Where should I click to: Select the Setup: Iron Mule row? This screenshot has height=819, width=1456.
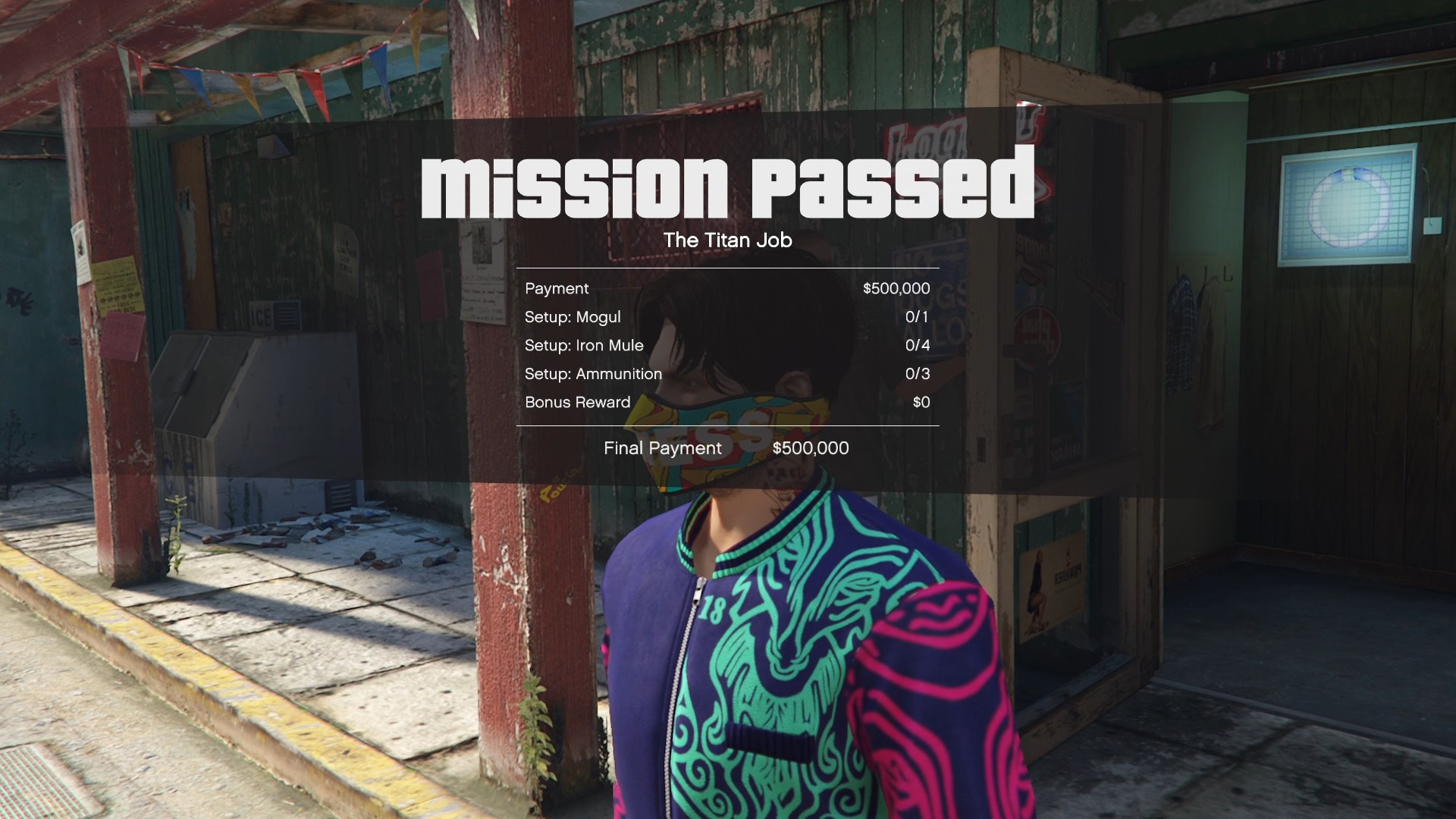point(584,345)
